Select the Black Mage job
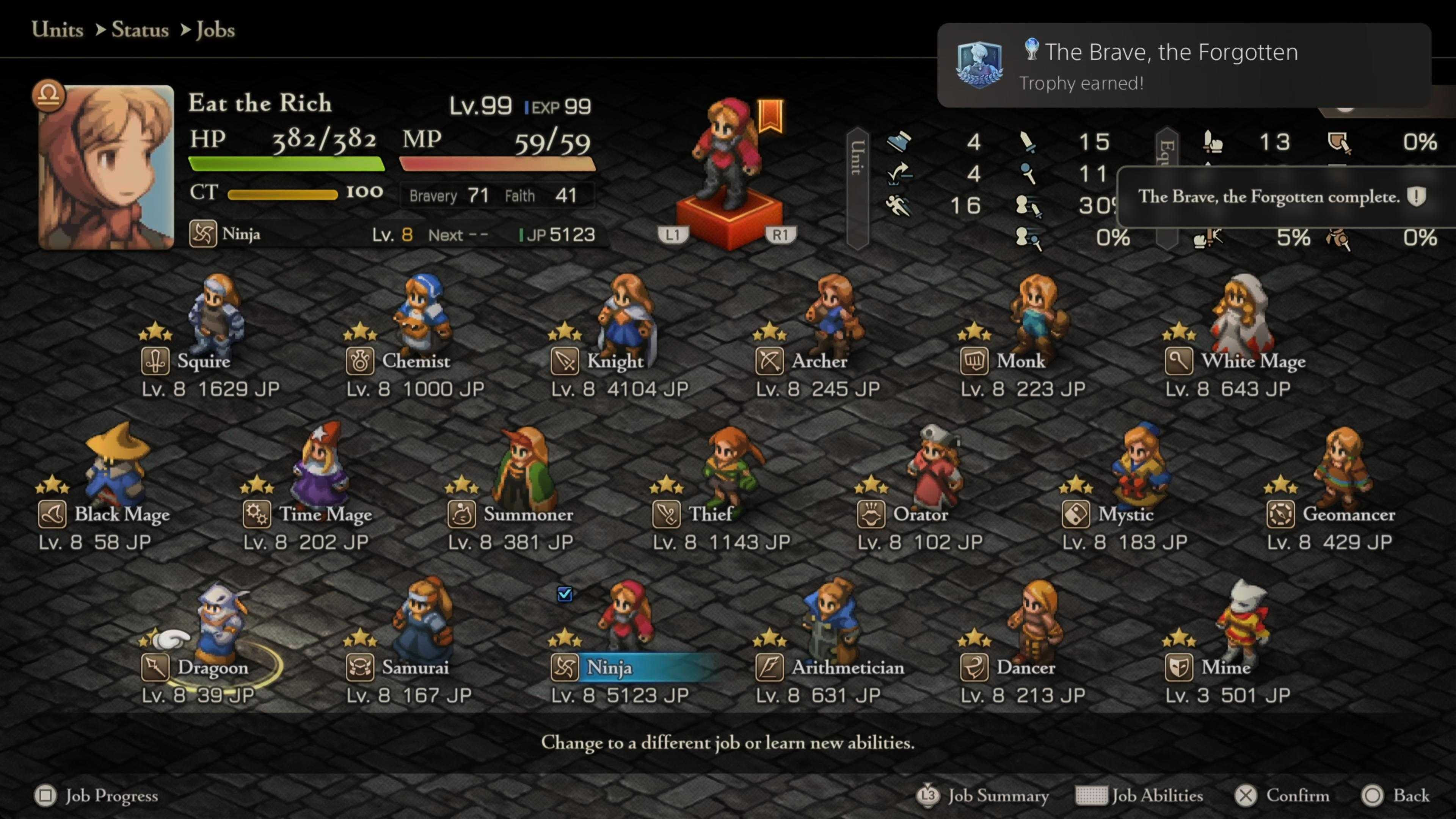The width and height of the screenshot is (1456, 819). (121, 515)
